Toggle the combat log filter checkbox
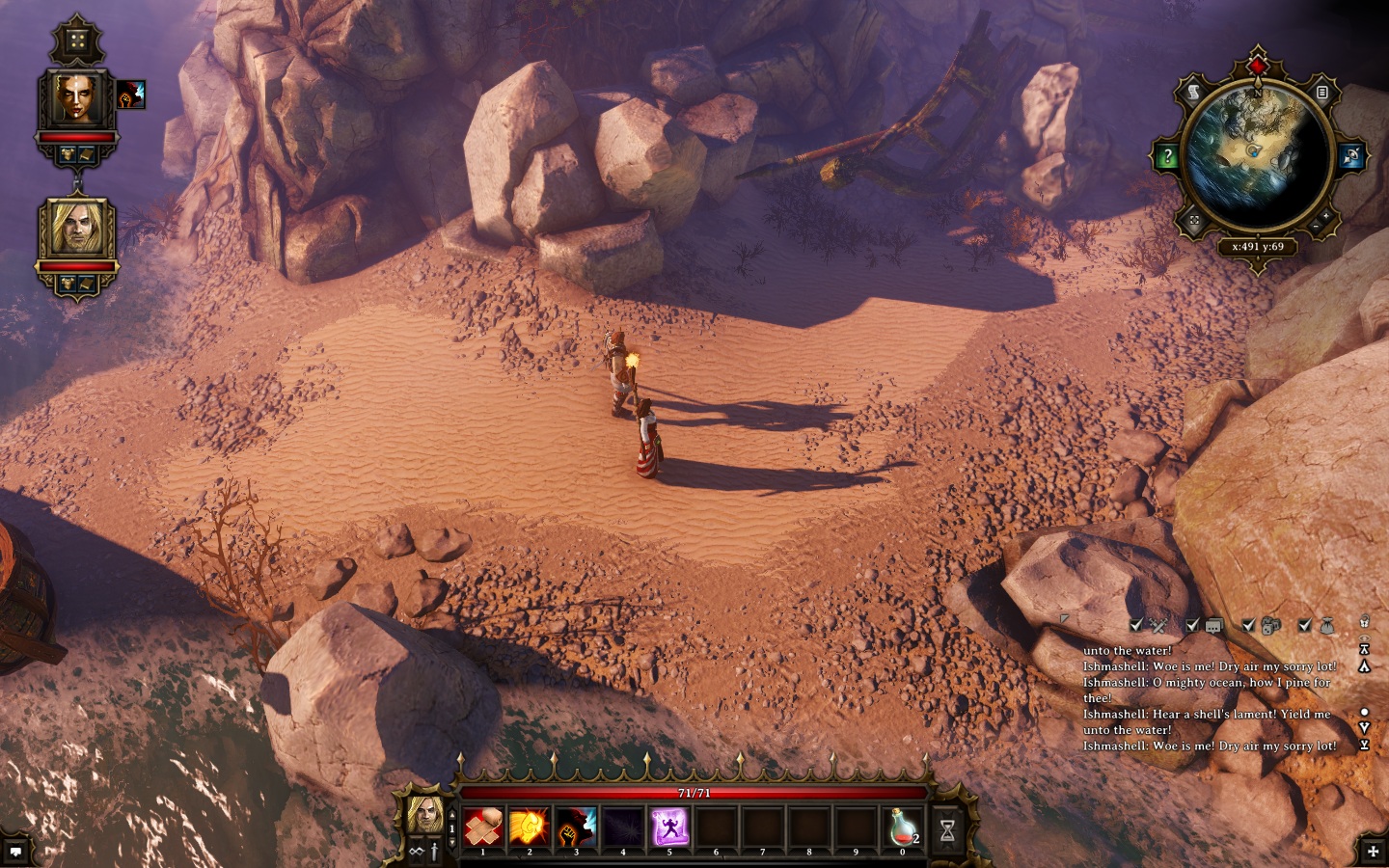Image resolution: width=1389 pixels, height=868 pixels. (x=1137, y=626)
